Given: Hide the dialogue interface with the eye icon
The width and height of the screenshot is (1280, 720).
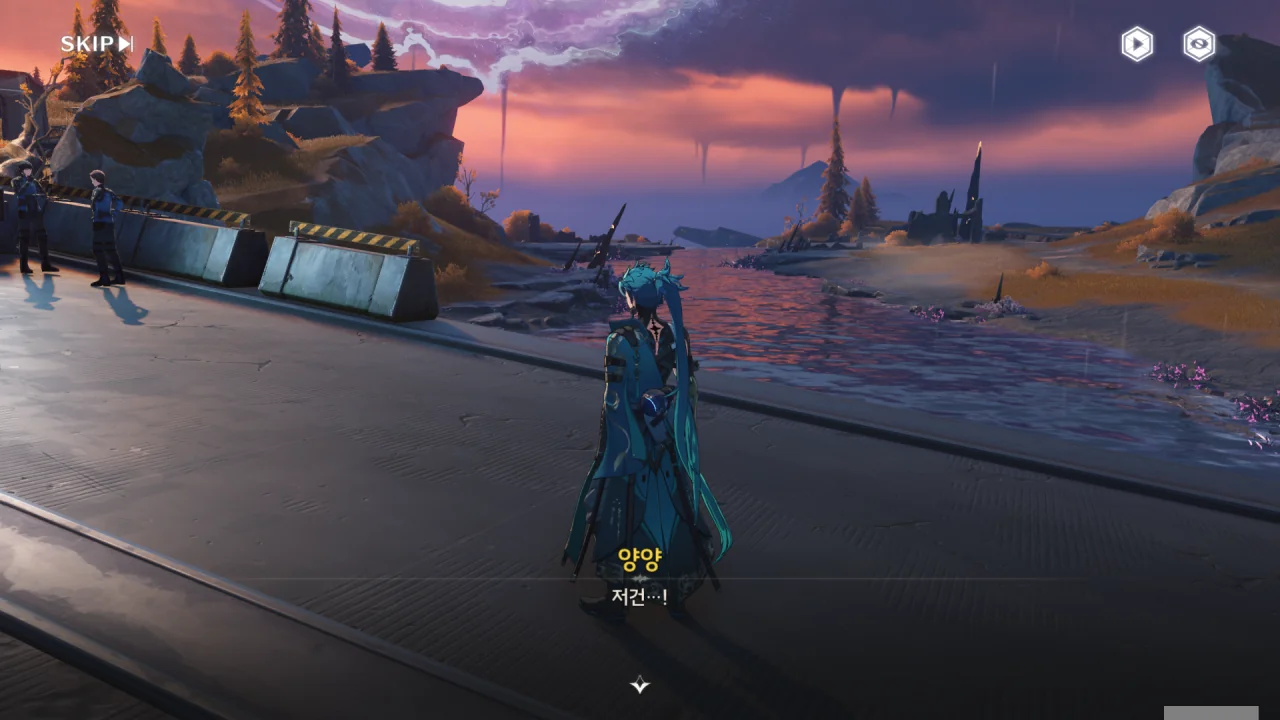Looking at the screenshot, I should click(x=1199, y=44).
